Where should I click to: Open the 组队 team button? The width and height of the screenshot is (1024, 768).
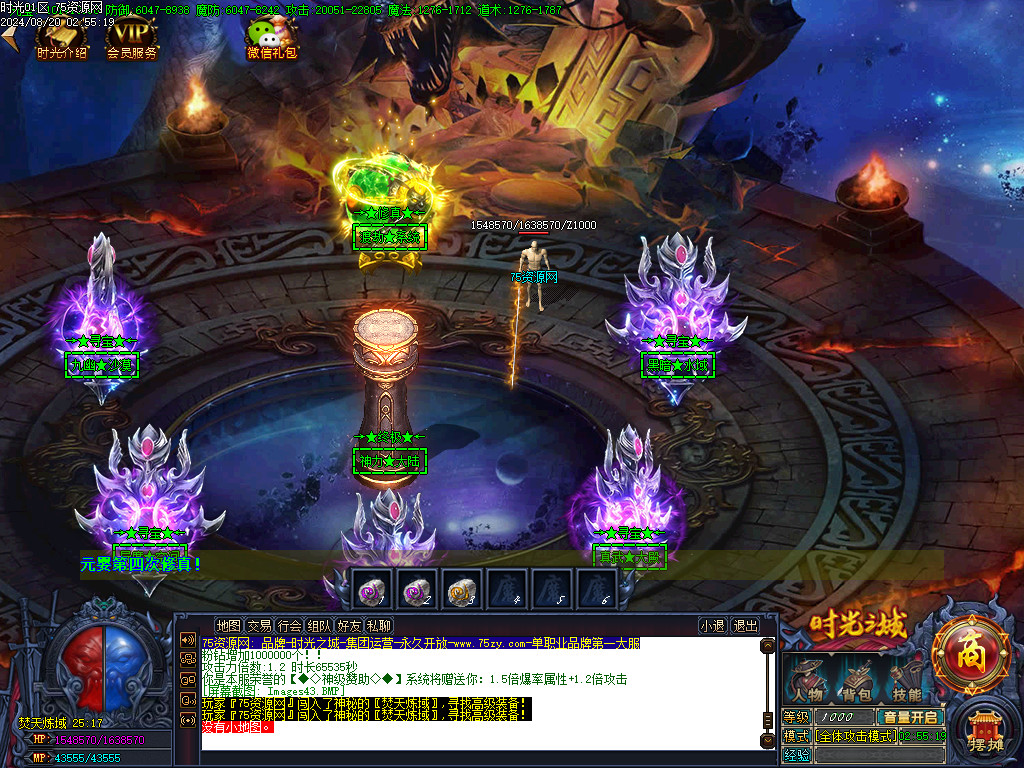click(x=319, y=625)
